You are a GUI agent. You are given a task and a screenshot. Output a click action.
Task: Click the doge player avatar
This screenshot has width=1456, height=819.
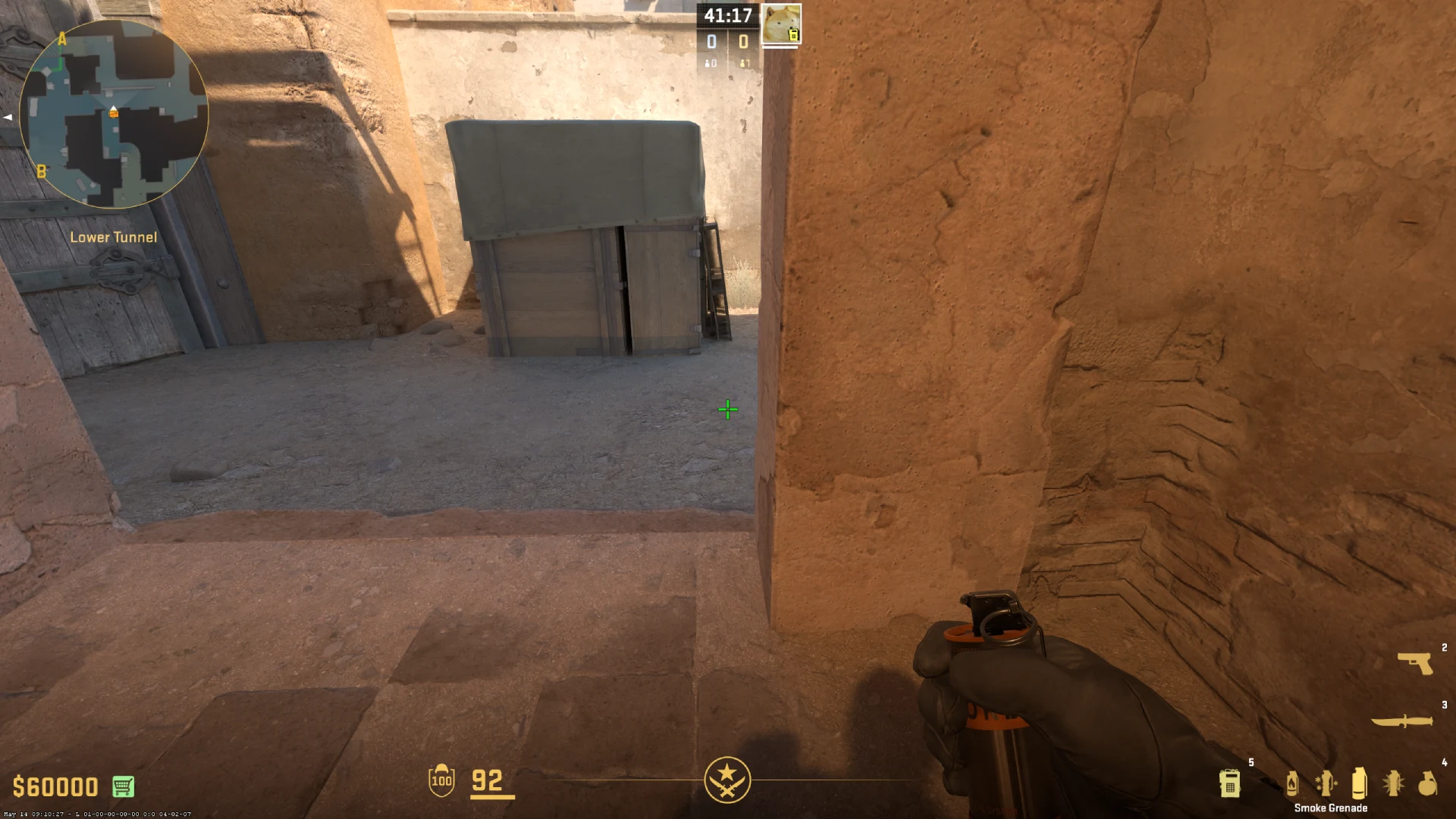782,23
